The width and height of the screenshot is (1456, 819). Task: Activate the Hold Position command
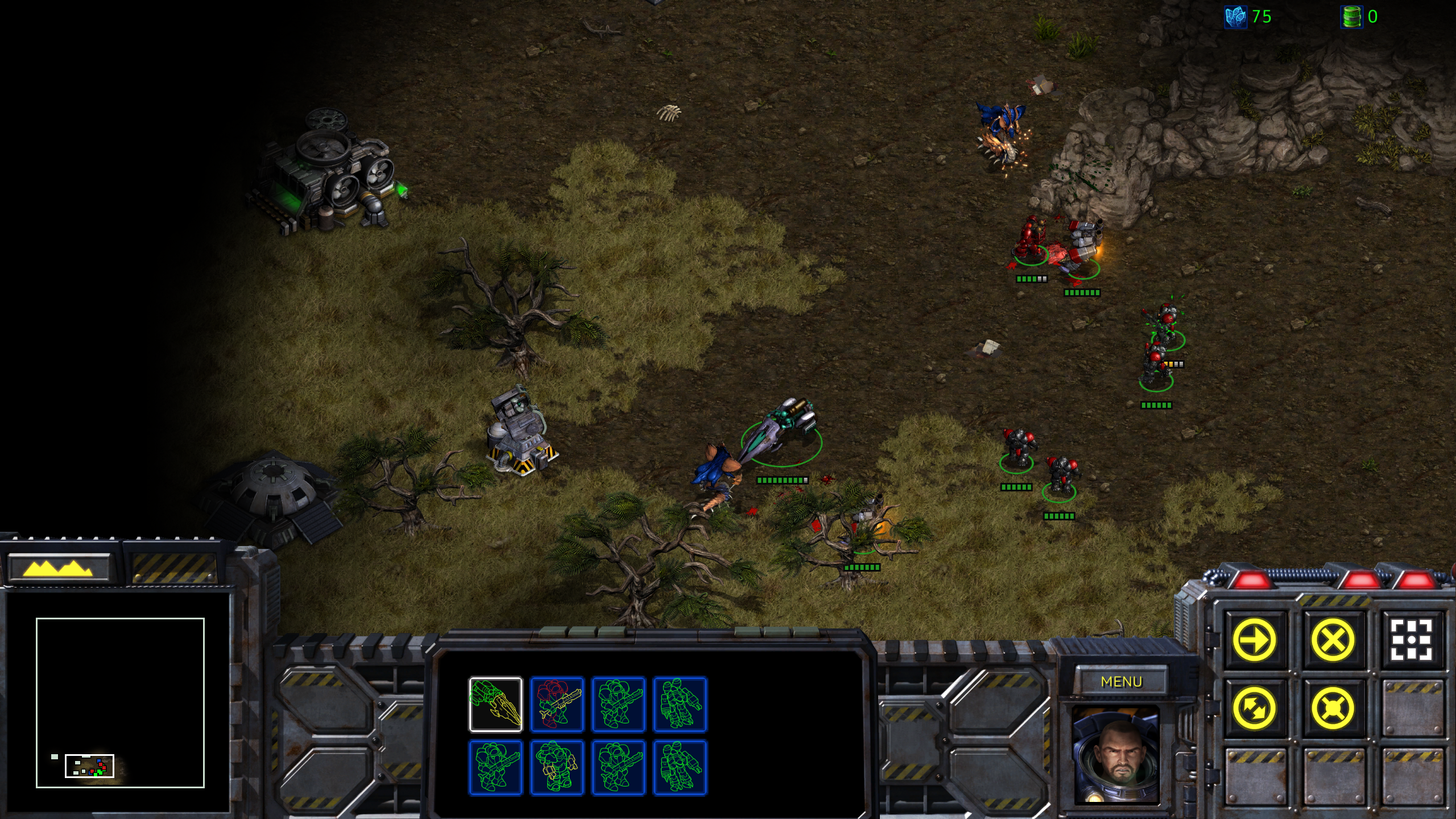[x=1333, y=708]
